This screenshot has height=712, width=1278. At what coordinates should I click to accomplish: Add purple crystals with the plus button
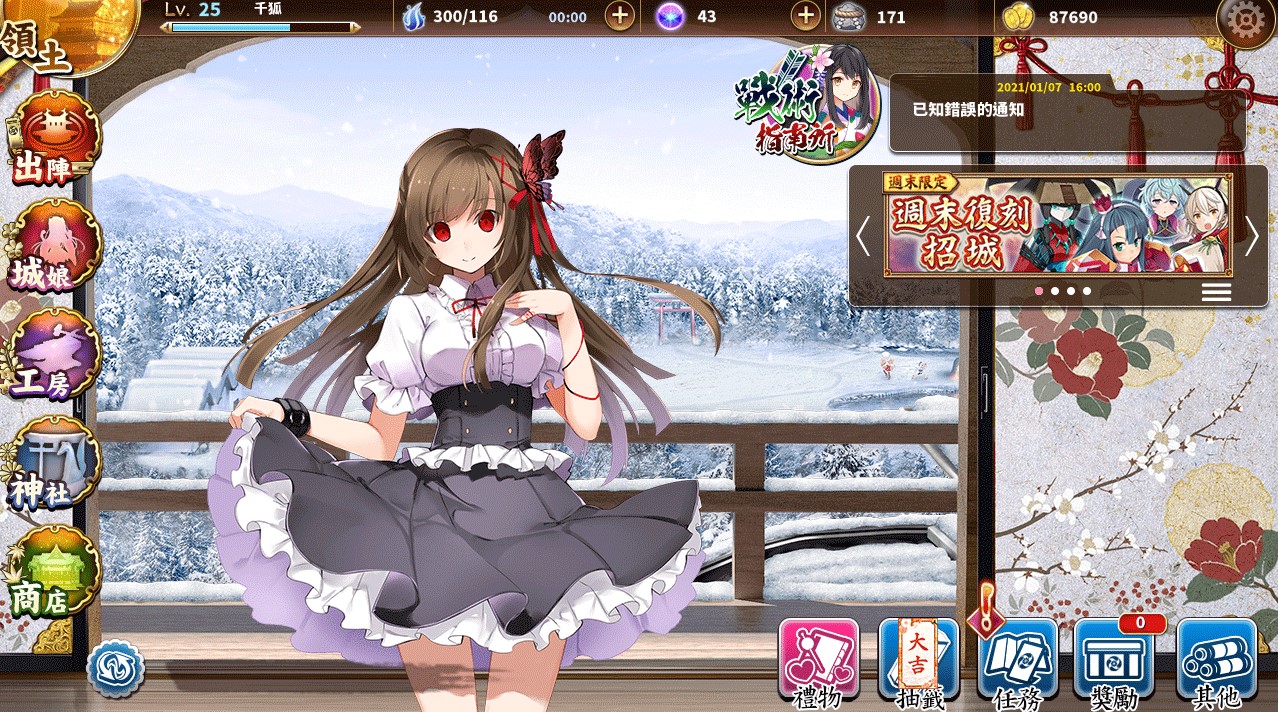coord(805,17)
